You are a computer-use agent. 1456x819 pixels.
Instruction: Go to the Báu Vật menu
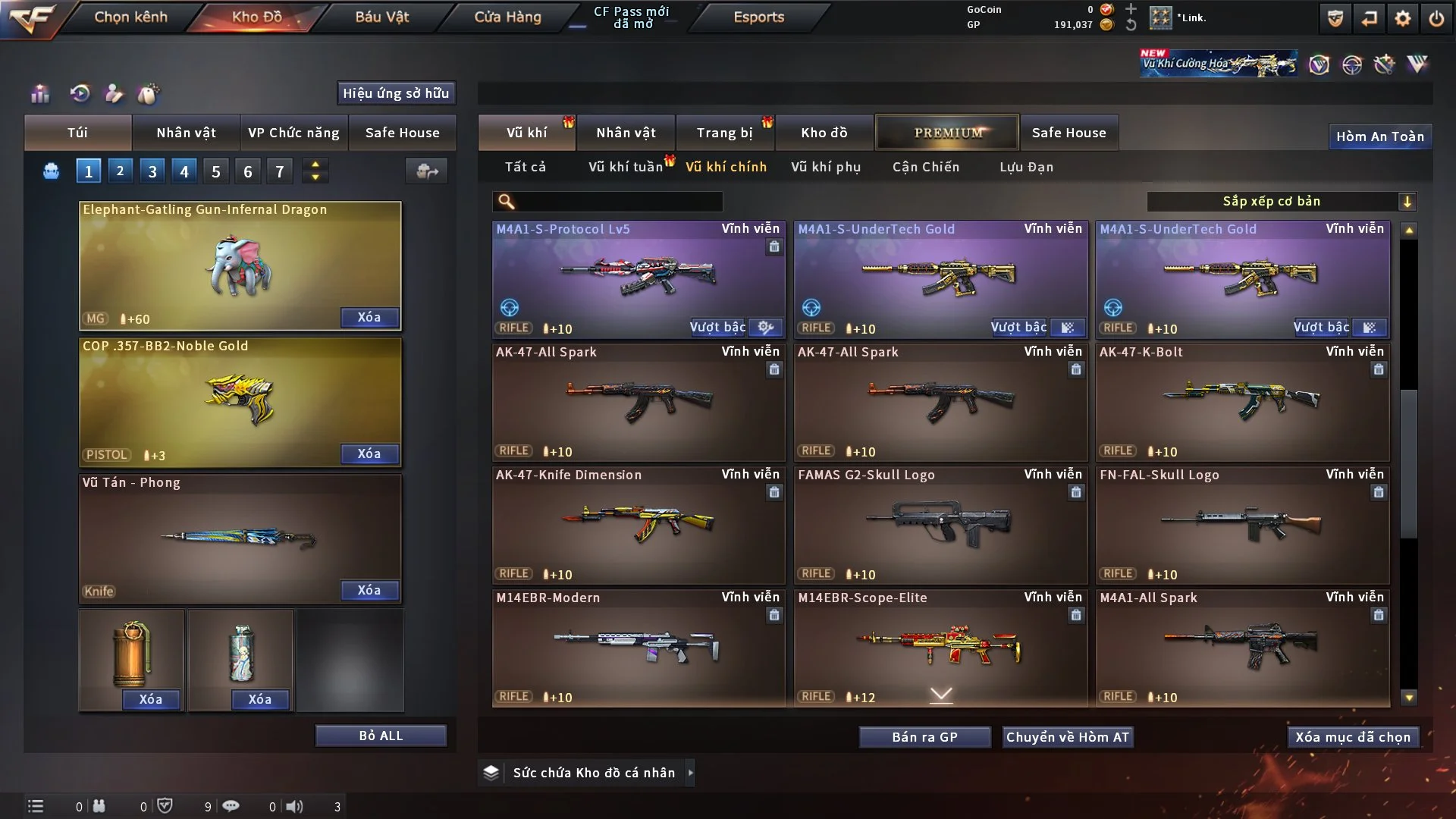381,17
